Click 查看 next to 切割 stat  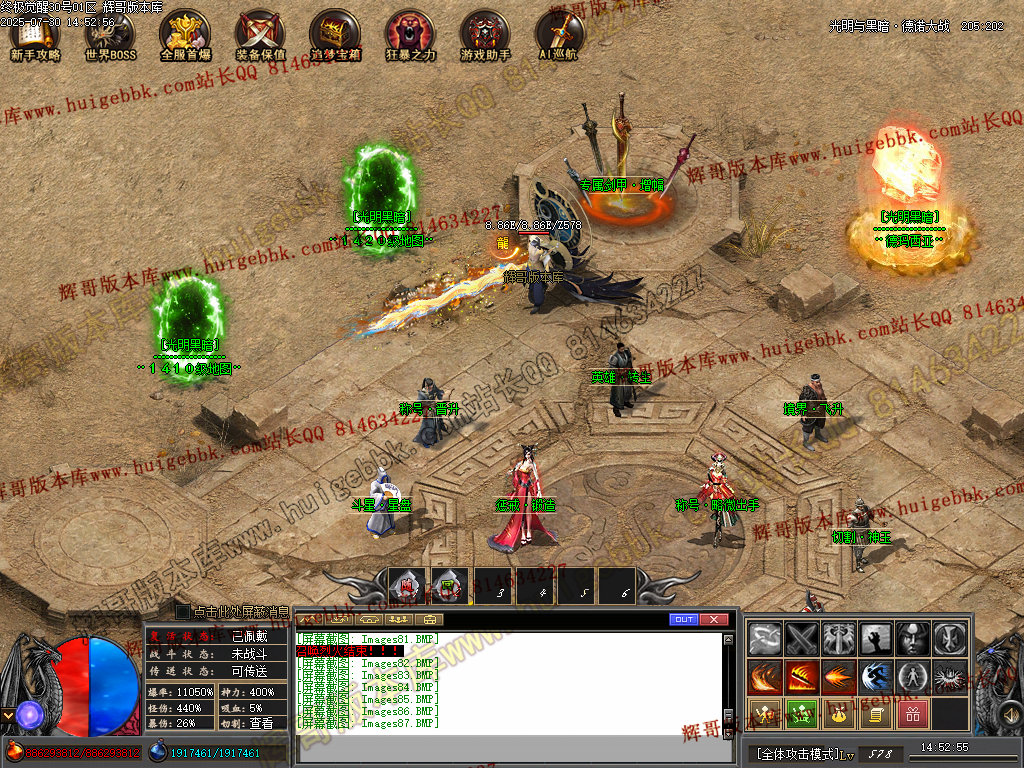(261, 723)
